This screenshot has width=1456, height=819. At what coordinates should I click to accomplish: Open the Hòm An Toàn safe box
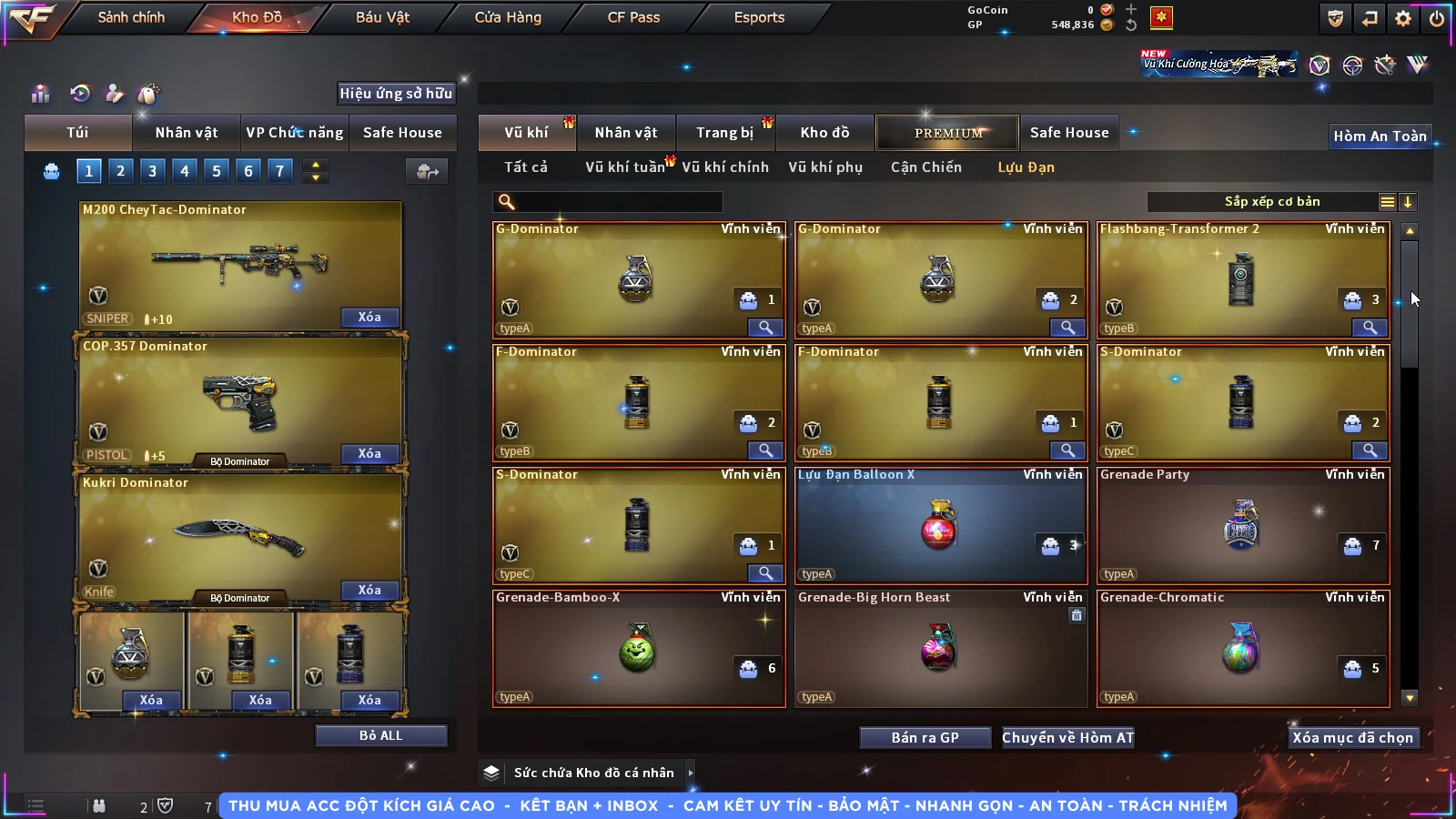(x=1380, y=136)
